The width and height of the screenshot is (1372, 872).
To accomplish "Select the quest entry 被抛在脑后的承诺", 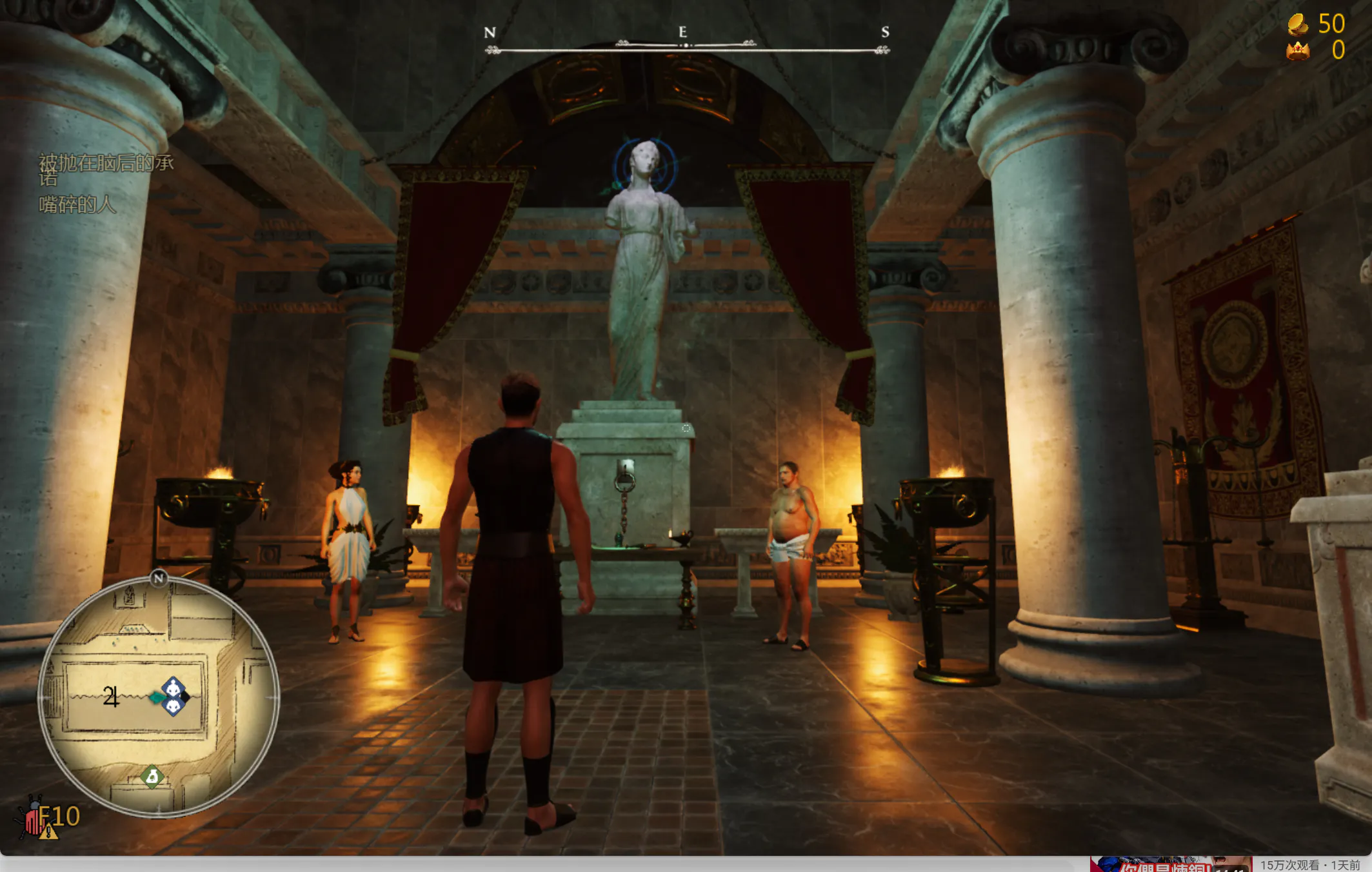I will (106, 168).
